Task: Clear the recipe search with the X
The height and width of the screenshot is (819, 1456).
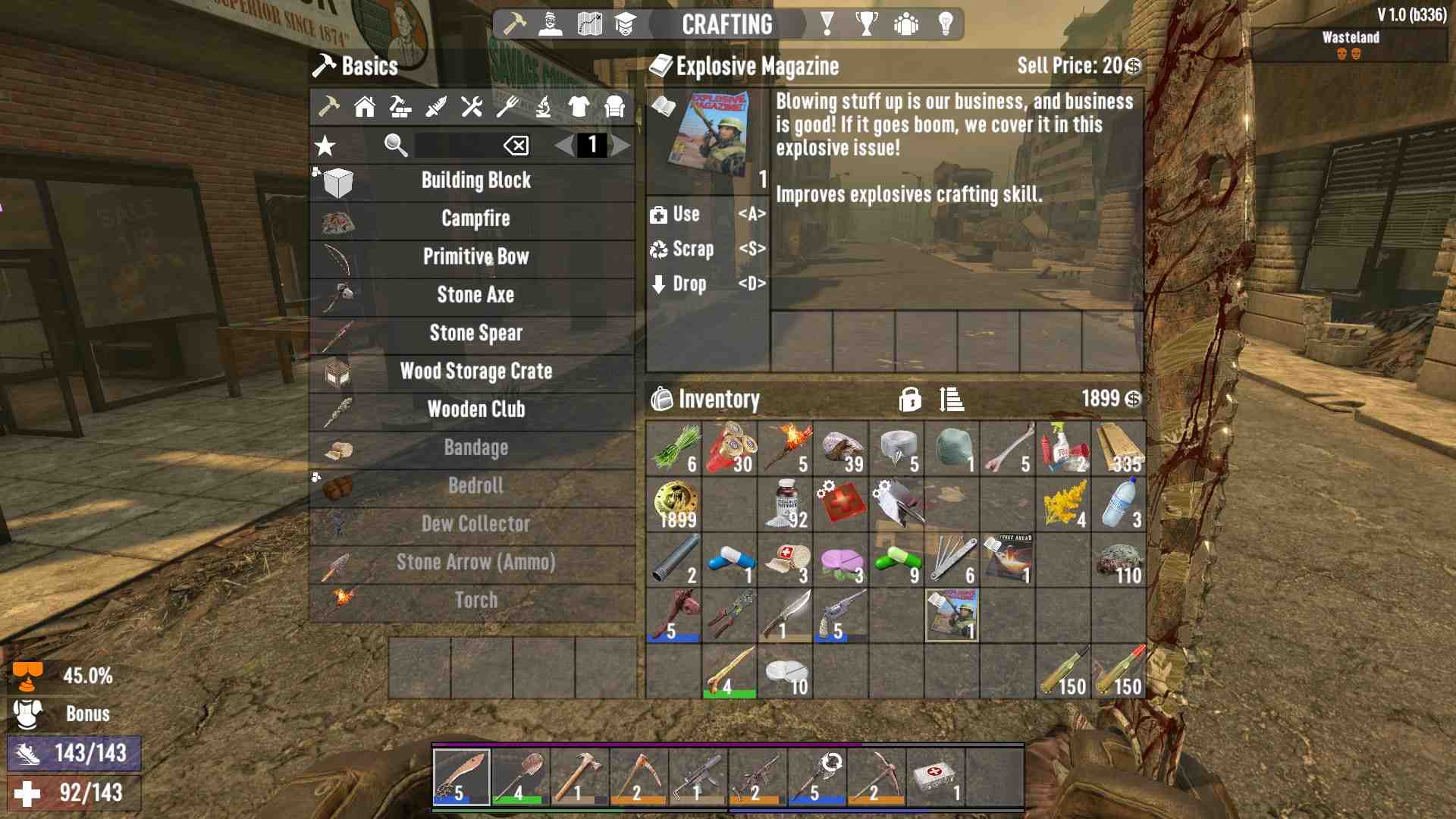Action: [518, 146]
